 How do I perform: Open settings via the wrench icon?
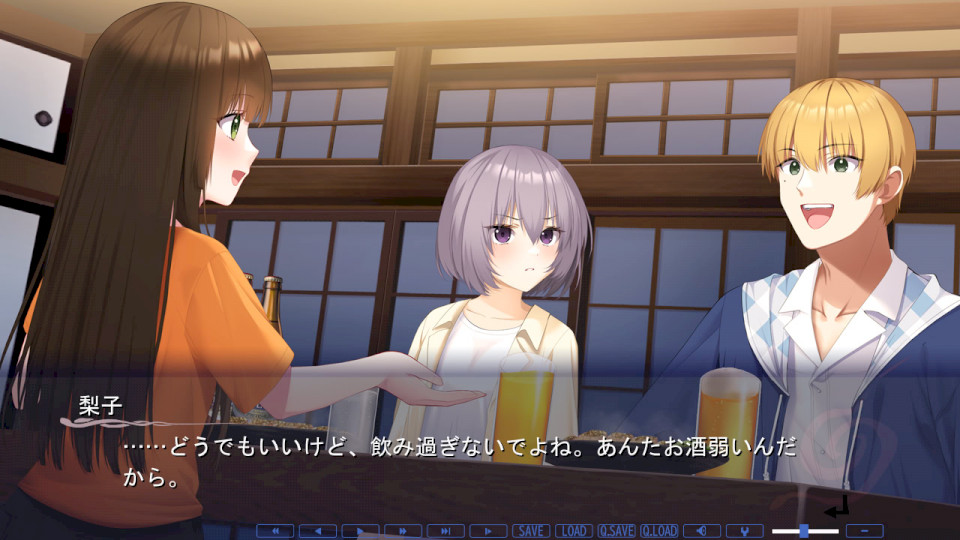pos(744,531)
